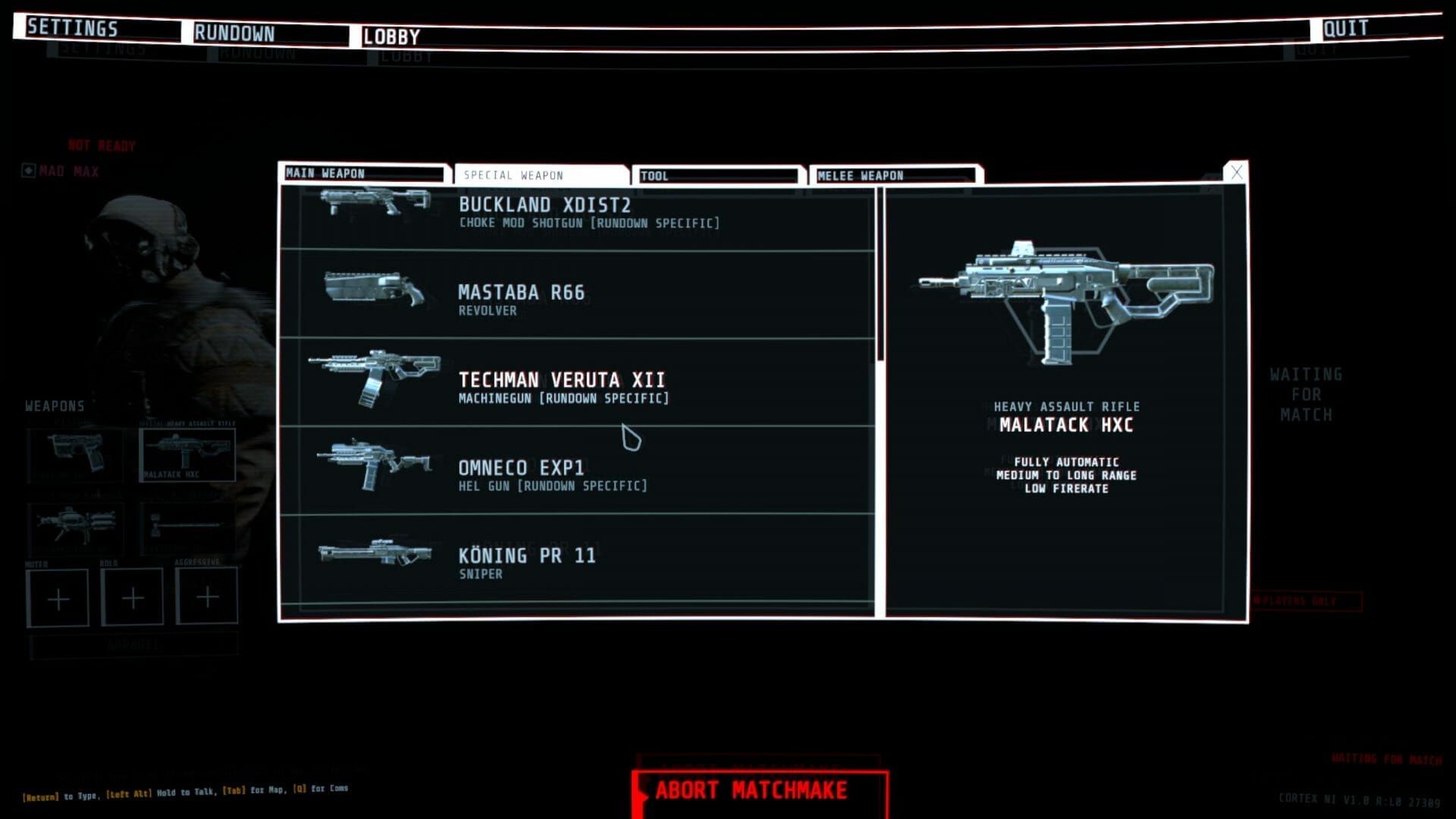1456x819 pixels.
Task: Quit the game
Action: [x=1345, y=29]
